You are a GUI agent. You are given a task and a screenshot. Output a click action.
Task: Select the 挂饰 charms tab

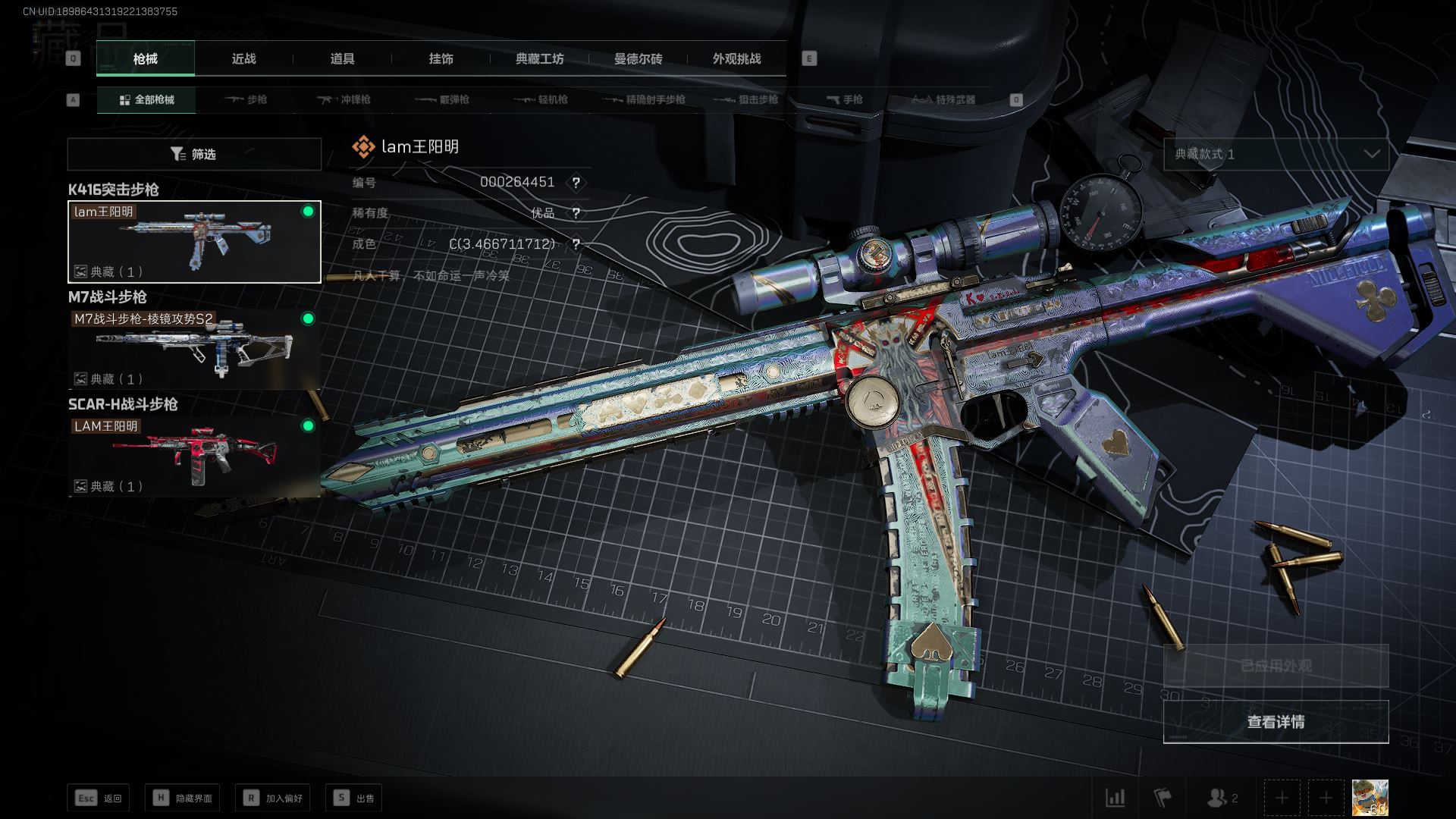coord(441,58)
